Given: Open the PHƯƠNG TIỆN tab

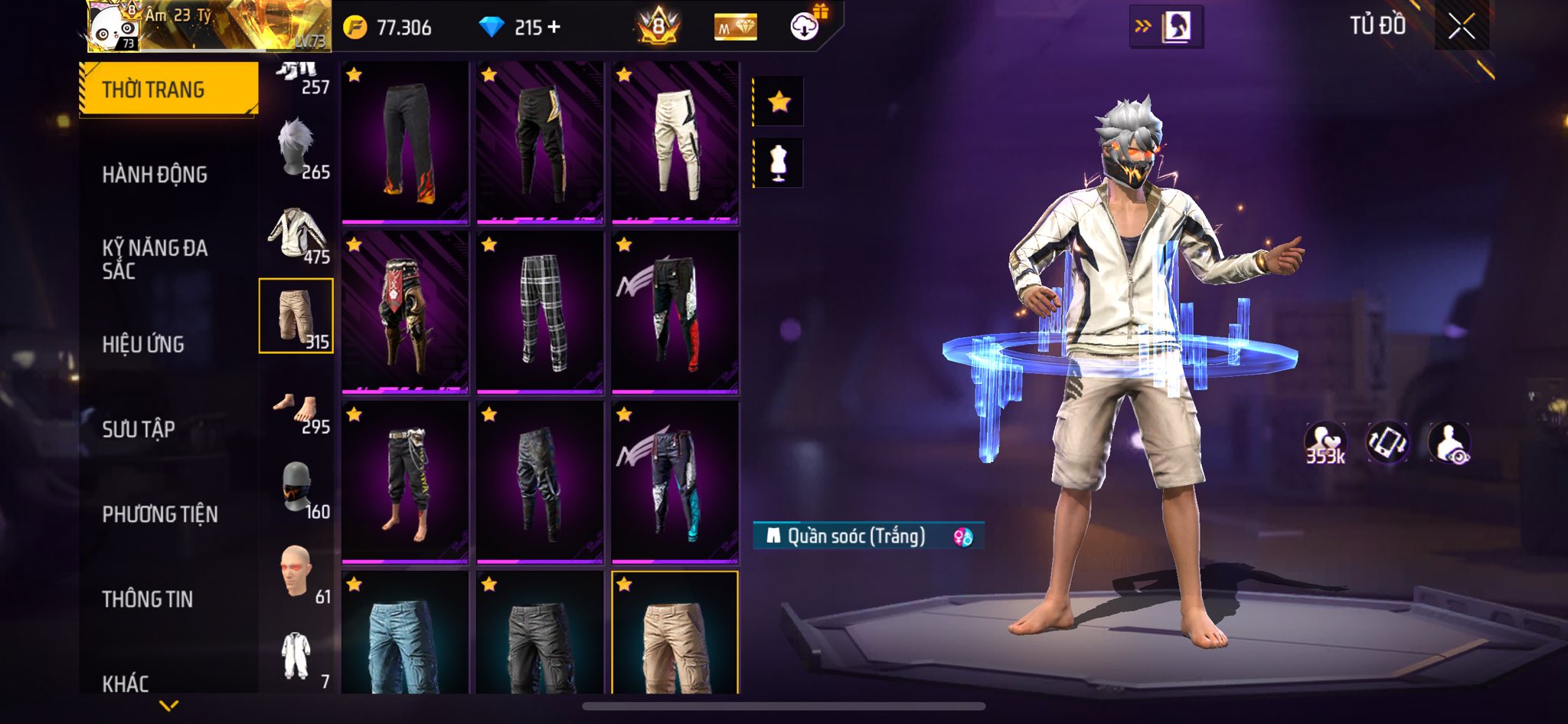Looking at the screenshot, I should click(160, 514).
